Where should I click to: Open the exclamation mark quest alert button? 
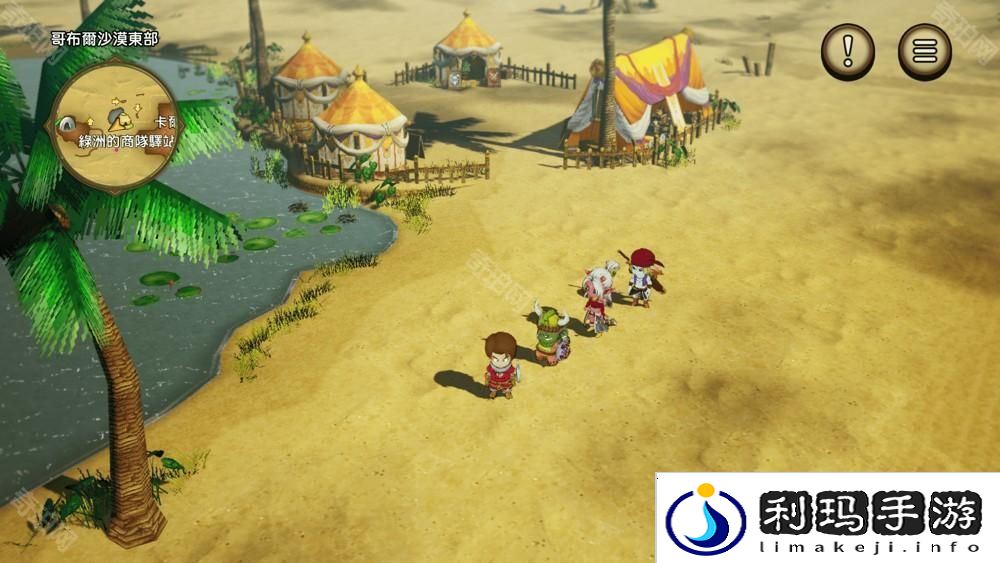click(x=848, y=51)
